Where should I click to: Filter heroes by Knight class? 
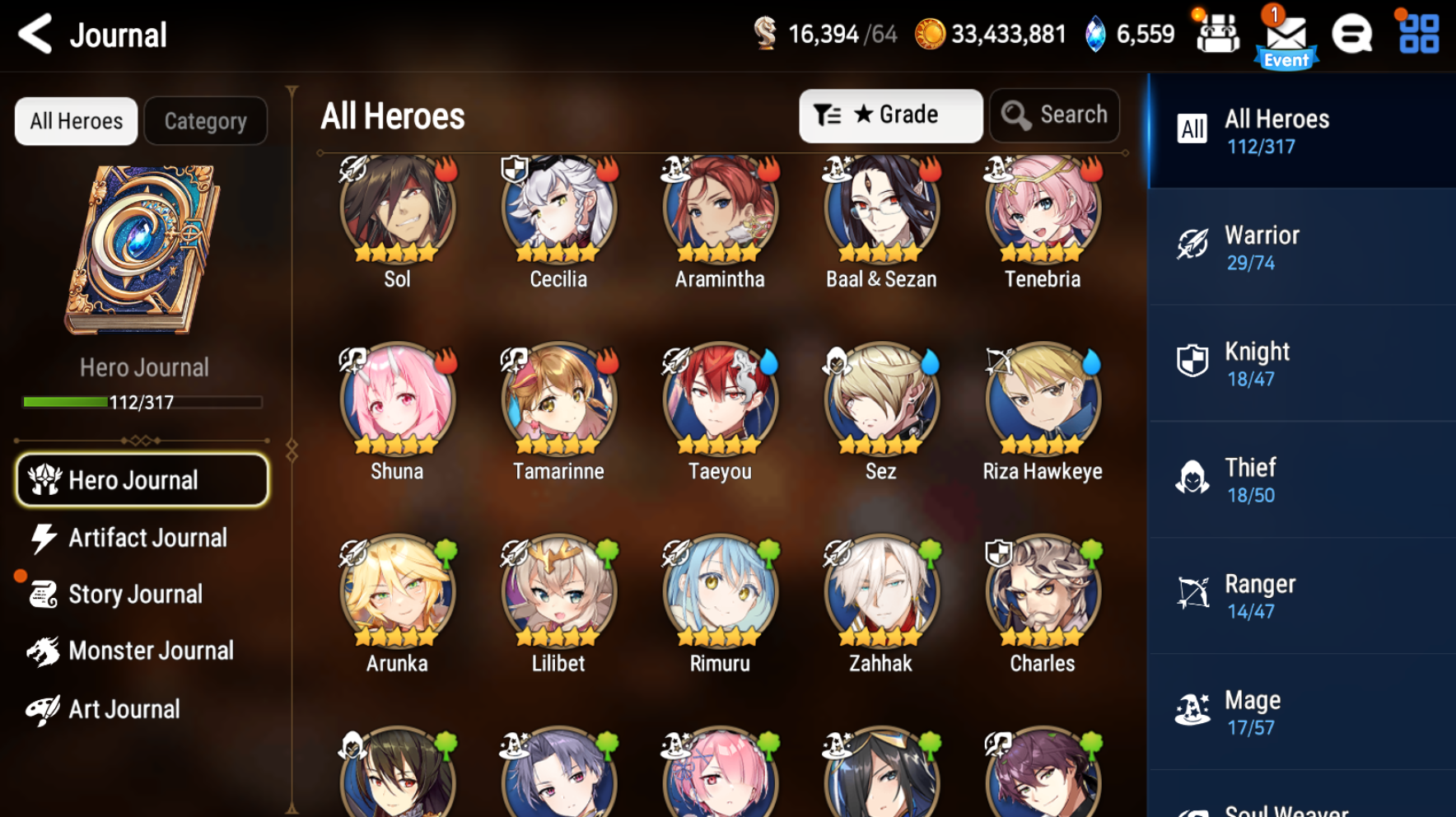tap(1301, 362)
